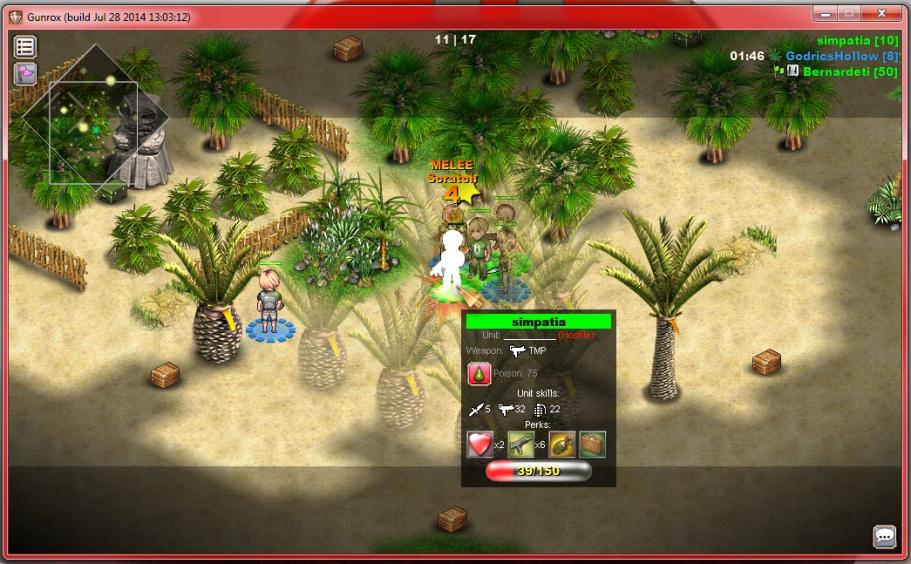This screenshot has height=564, width=911.
Task: Select GodricsHollow in the player list
Action: click(x=842, y=56)
